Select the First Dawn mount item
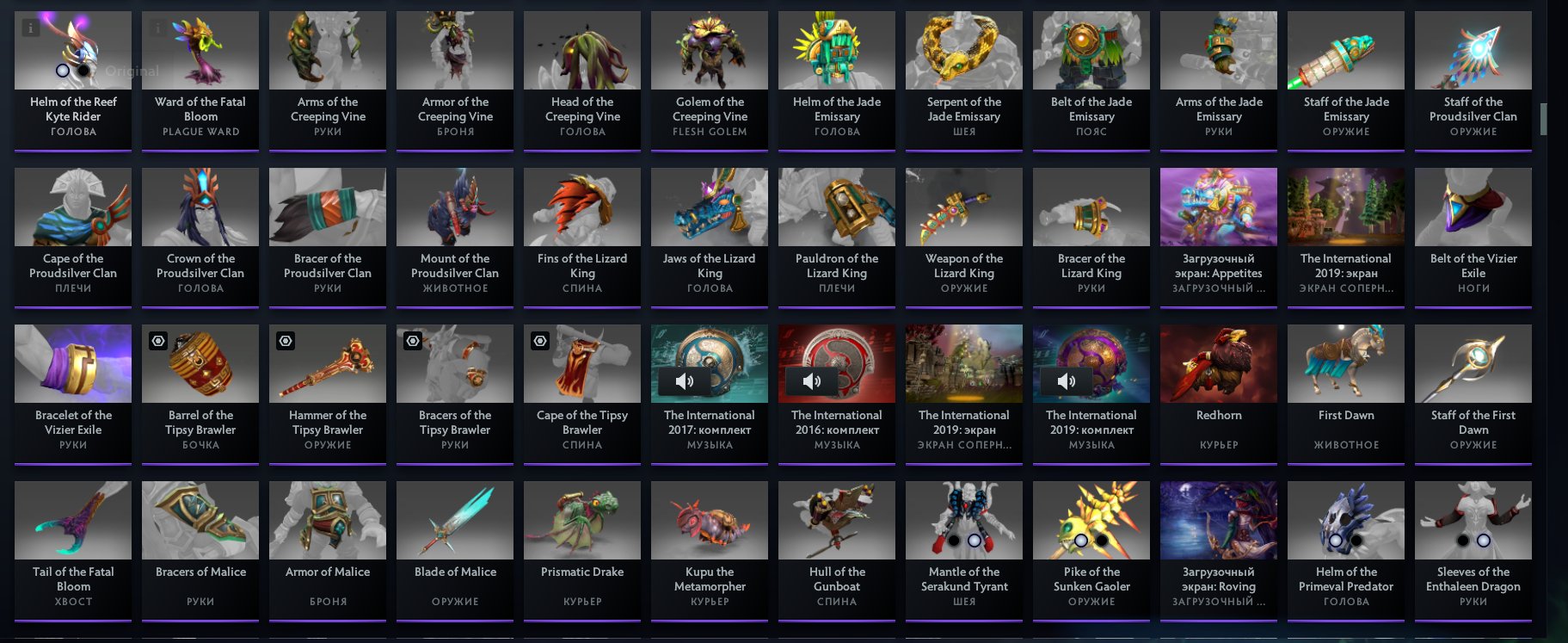 1345,363
